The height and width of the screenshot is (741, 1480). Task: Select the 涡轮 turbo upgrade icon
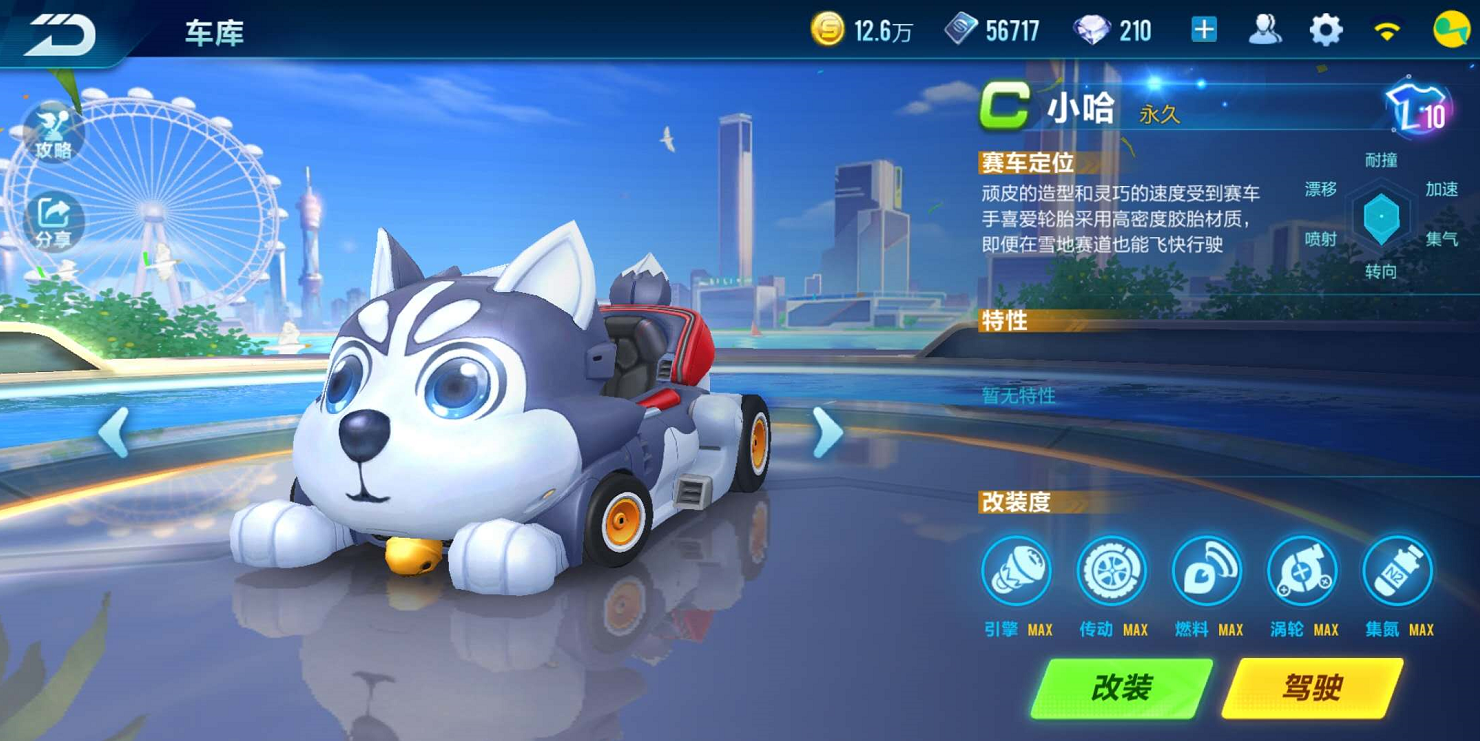(x=1302, y=572)
